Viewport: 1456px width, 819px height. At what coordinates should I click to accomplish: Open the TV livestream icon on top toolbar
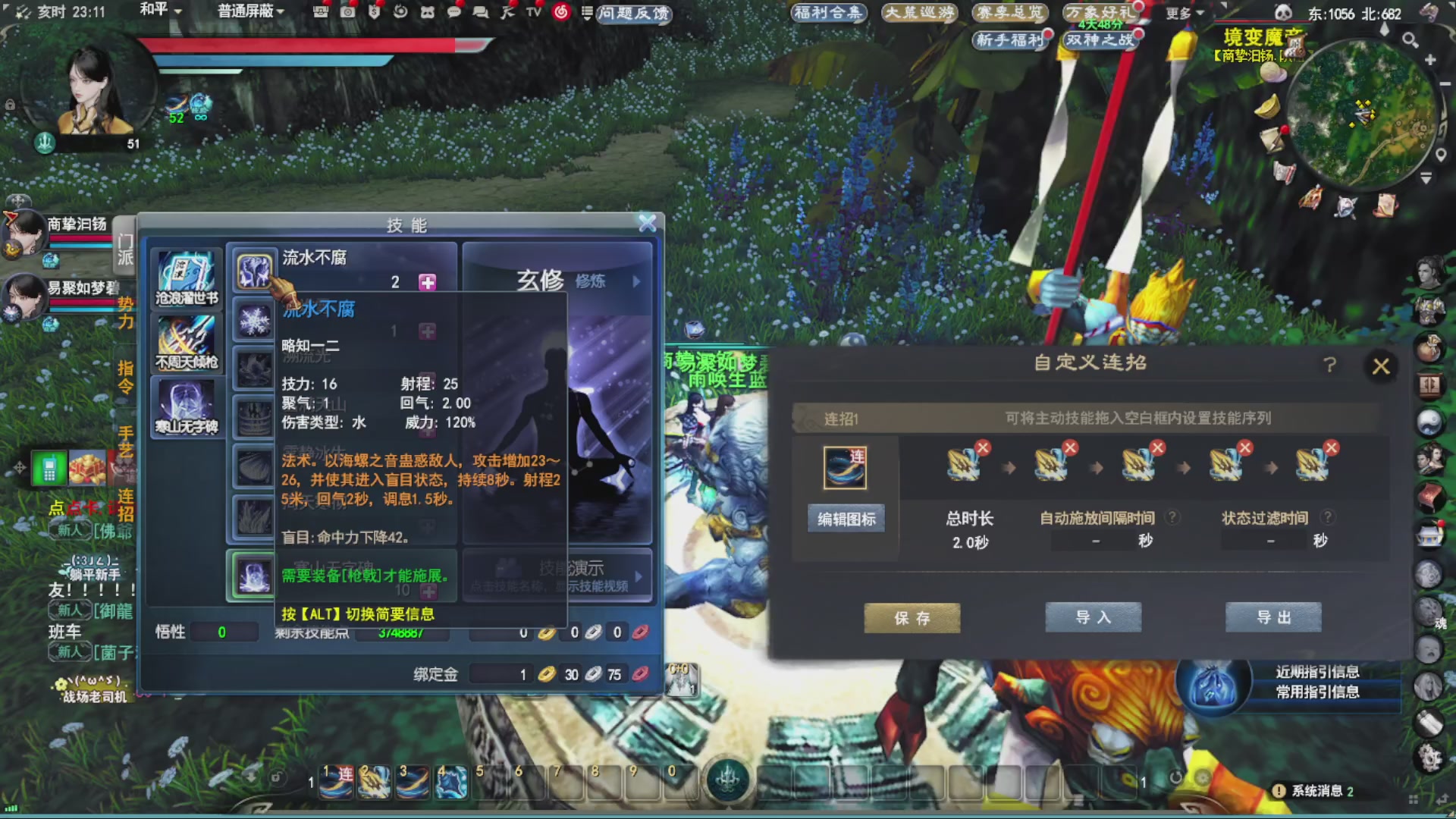[532, 13]
